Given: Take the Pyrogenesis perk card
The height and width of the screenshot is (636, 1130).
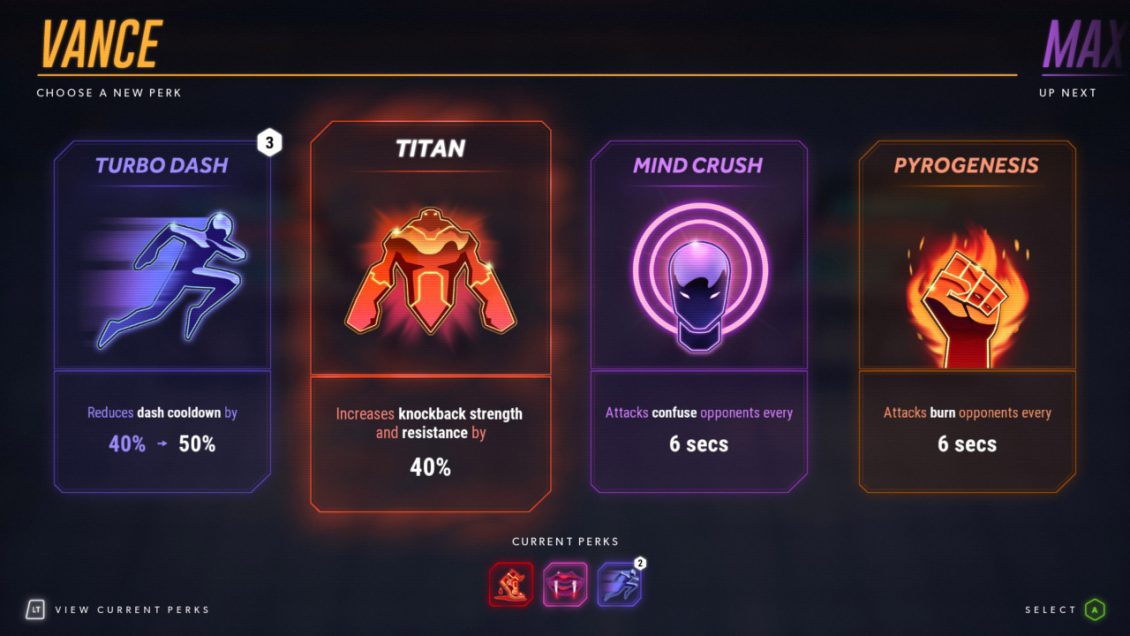Looking at the screenshot, I should pyautogui.click(x=967, y=316).
